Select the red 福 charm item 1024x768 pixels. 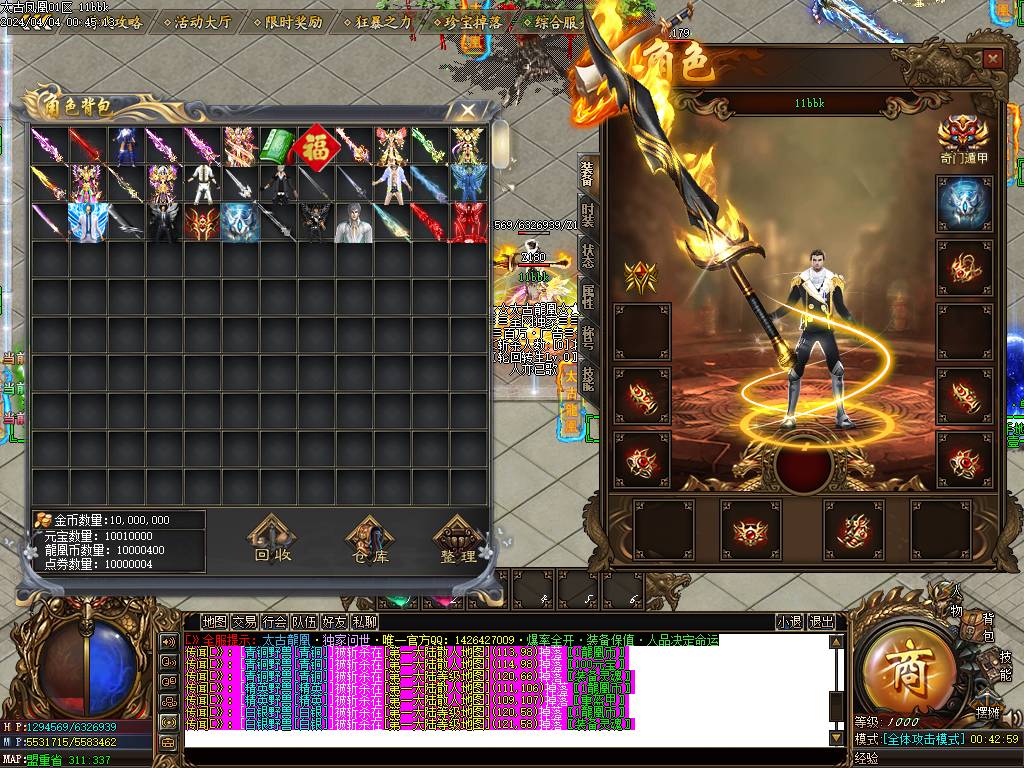pyautogui.click(x=316, y=145)
